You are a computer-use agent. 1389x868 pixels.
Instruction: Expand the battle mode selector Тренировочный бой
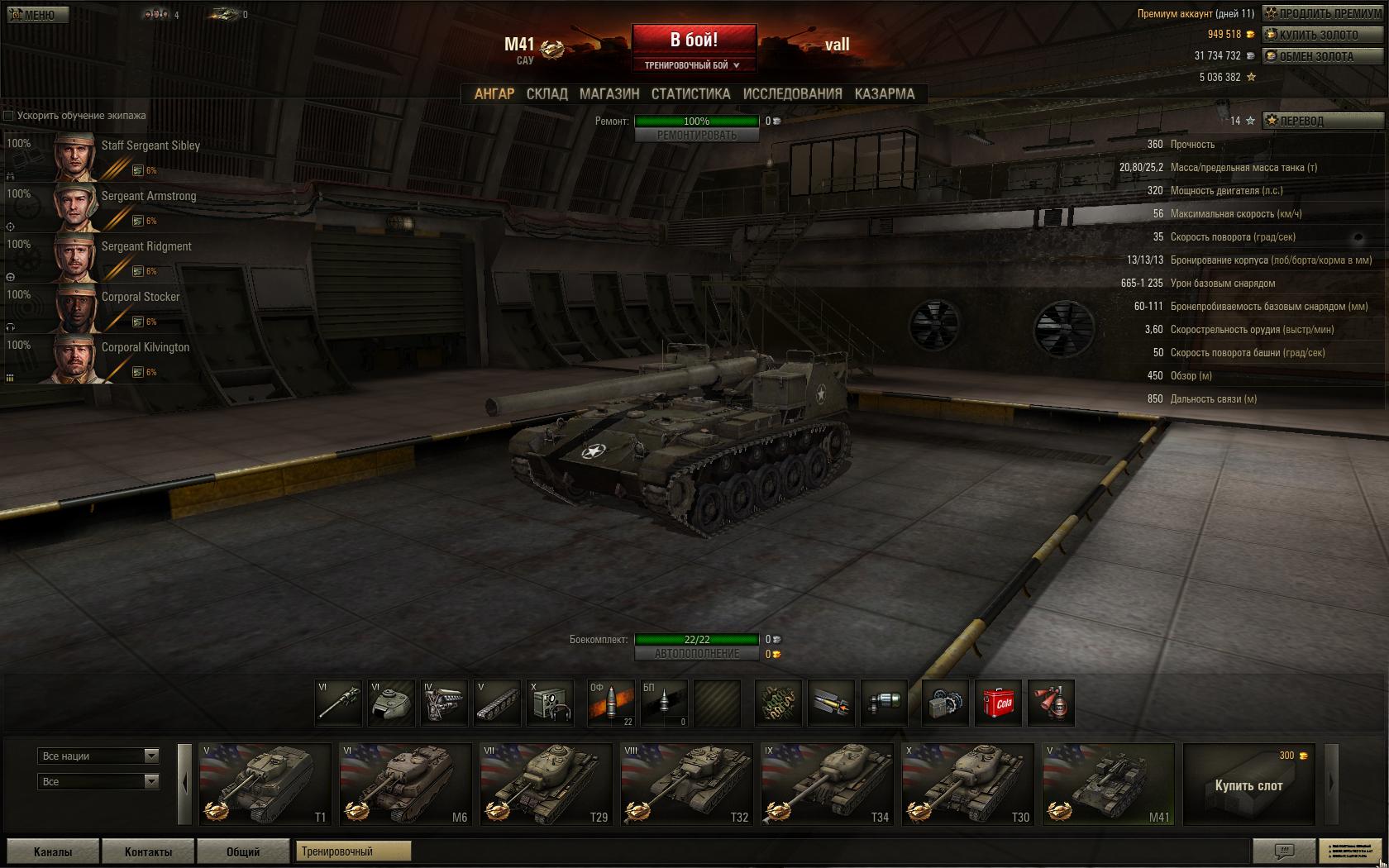pyautogui.click(x=694, y=63)
